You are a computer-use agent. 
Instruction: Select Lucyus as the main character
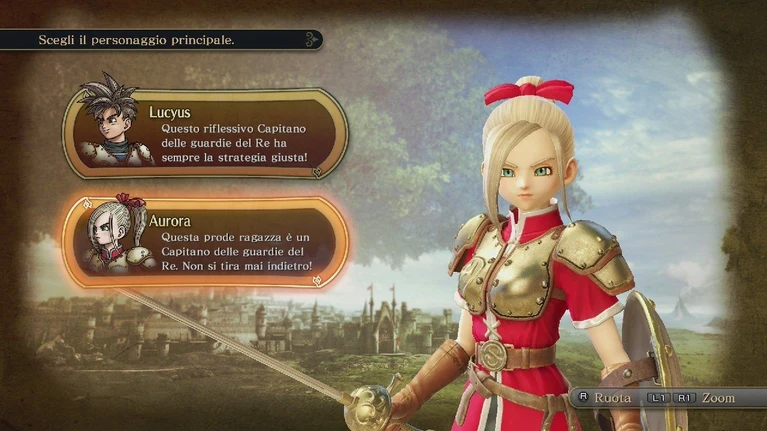206,132
